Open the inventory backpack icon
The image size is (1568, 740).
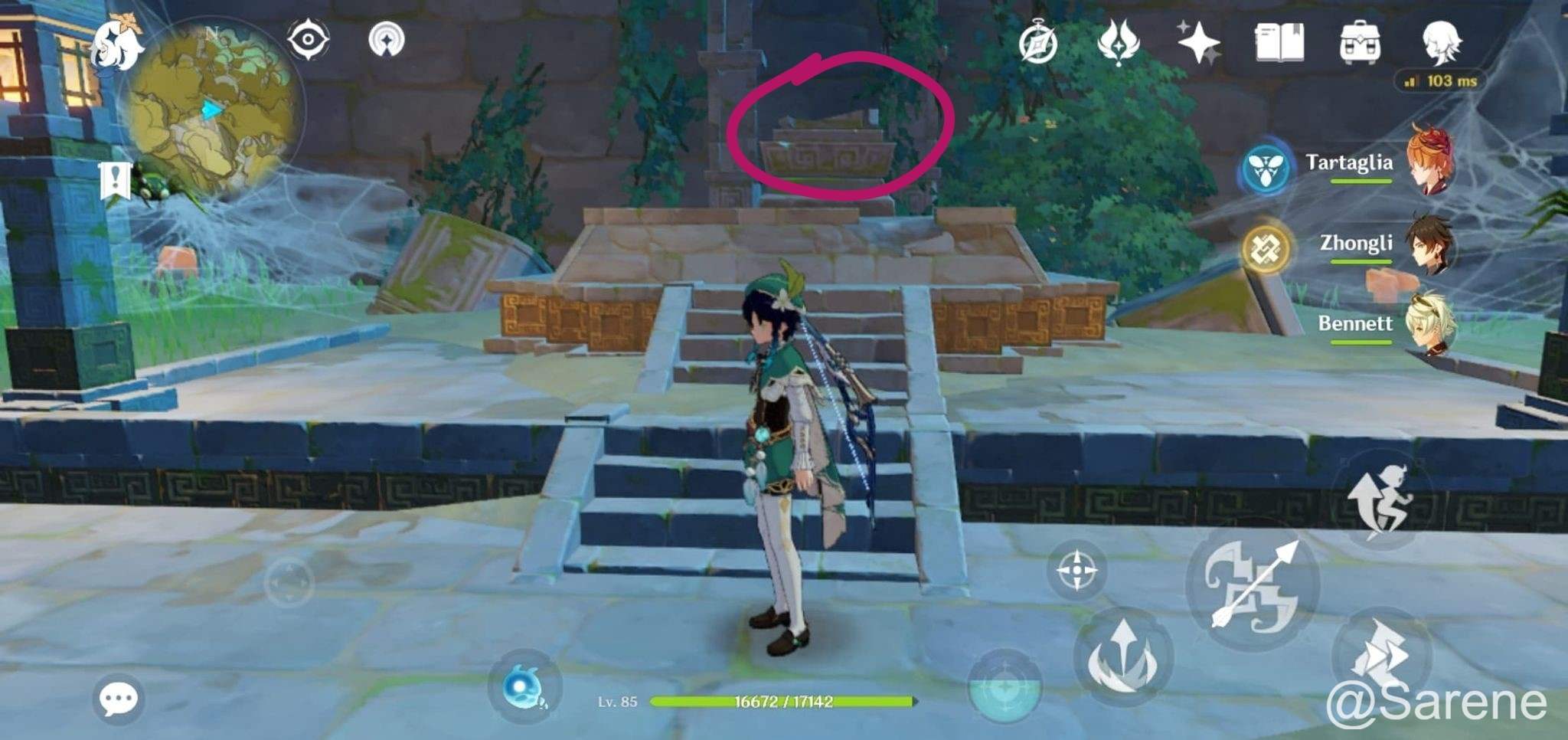click(x=1361, y=42)
